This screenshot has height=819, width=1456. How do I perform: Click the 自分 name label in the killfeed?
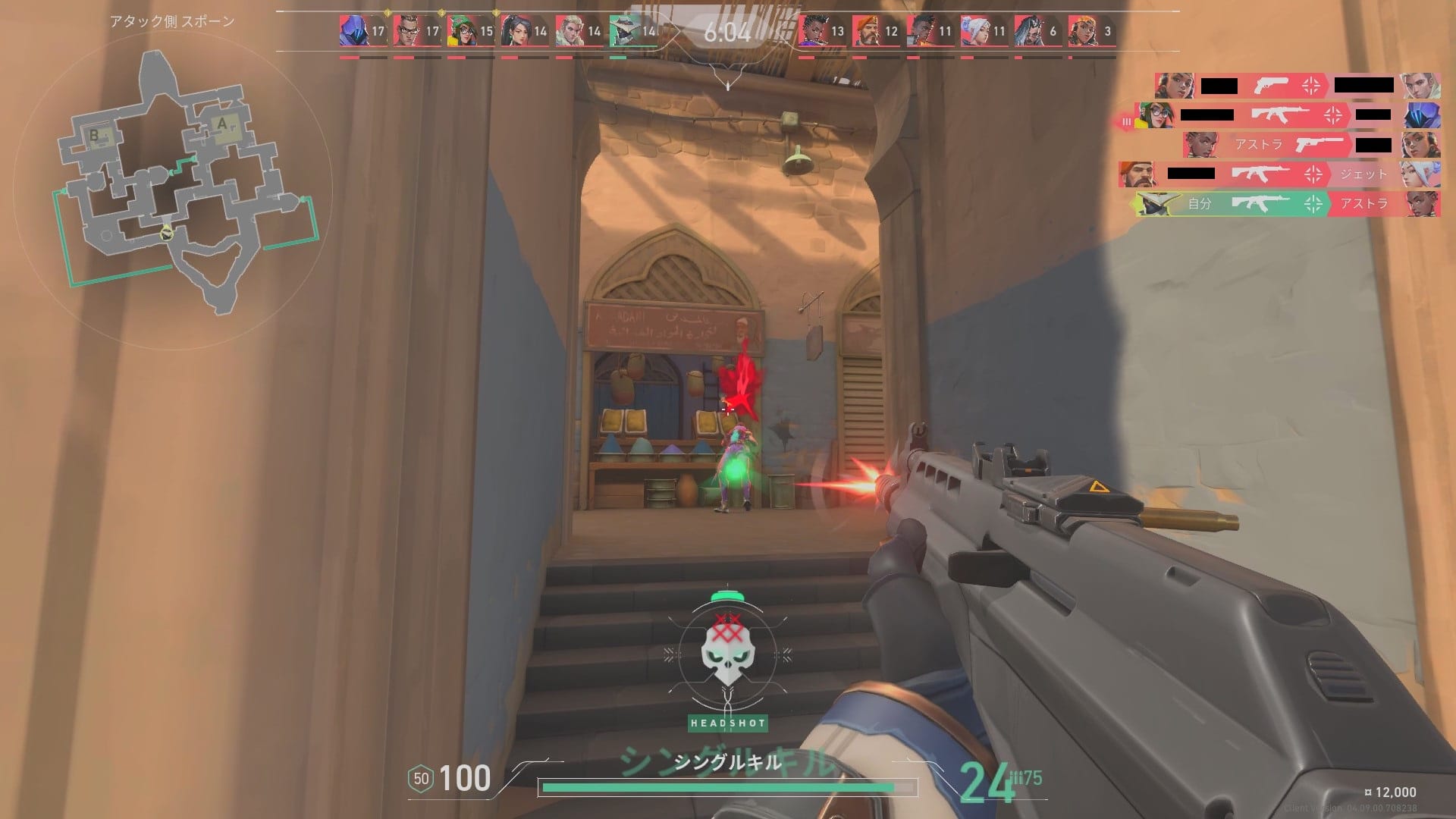(x=1202, y=203)
